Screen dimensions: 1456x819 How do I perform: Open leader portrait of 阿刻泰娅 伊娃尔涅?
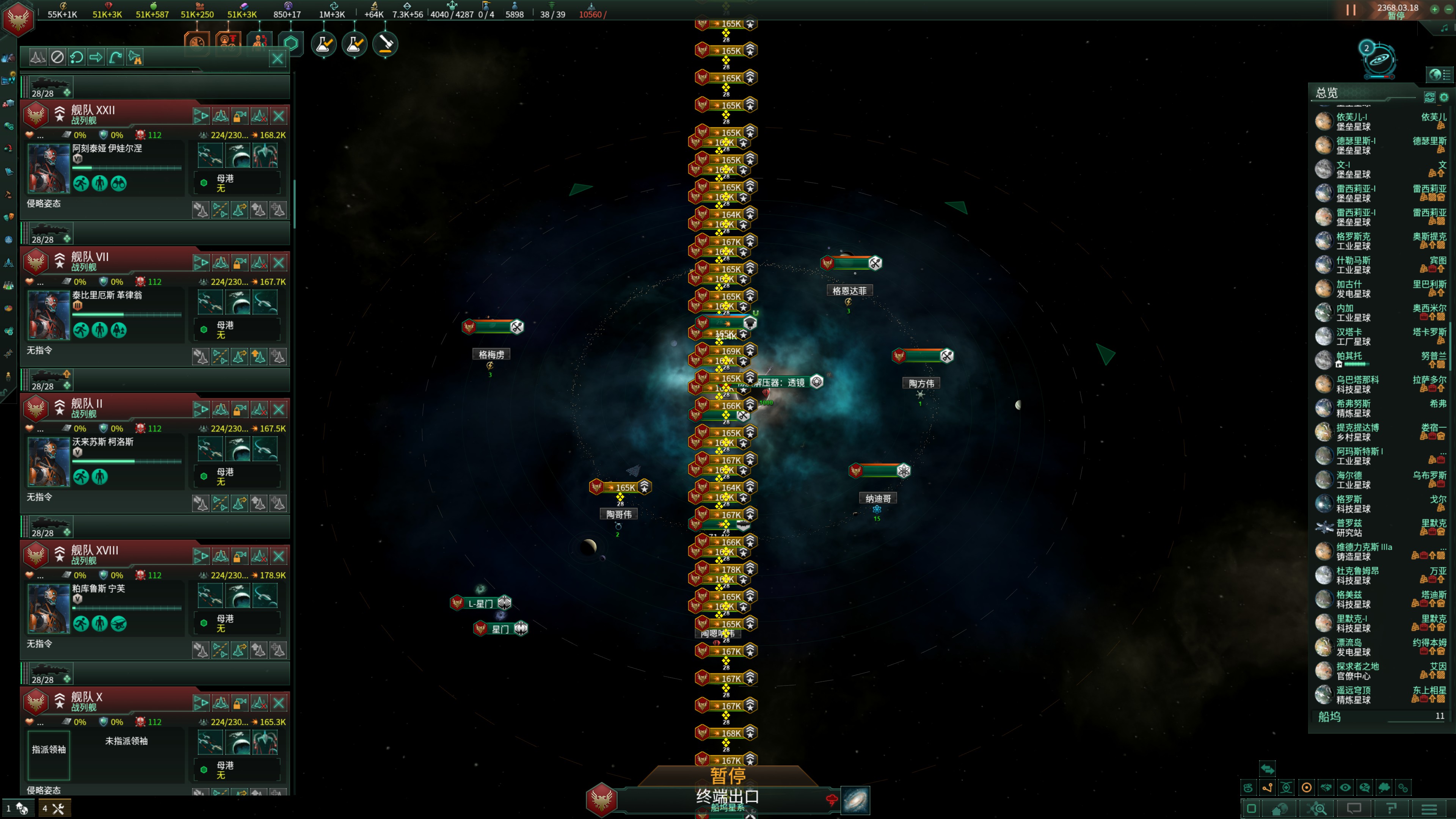tap(49, 168)
